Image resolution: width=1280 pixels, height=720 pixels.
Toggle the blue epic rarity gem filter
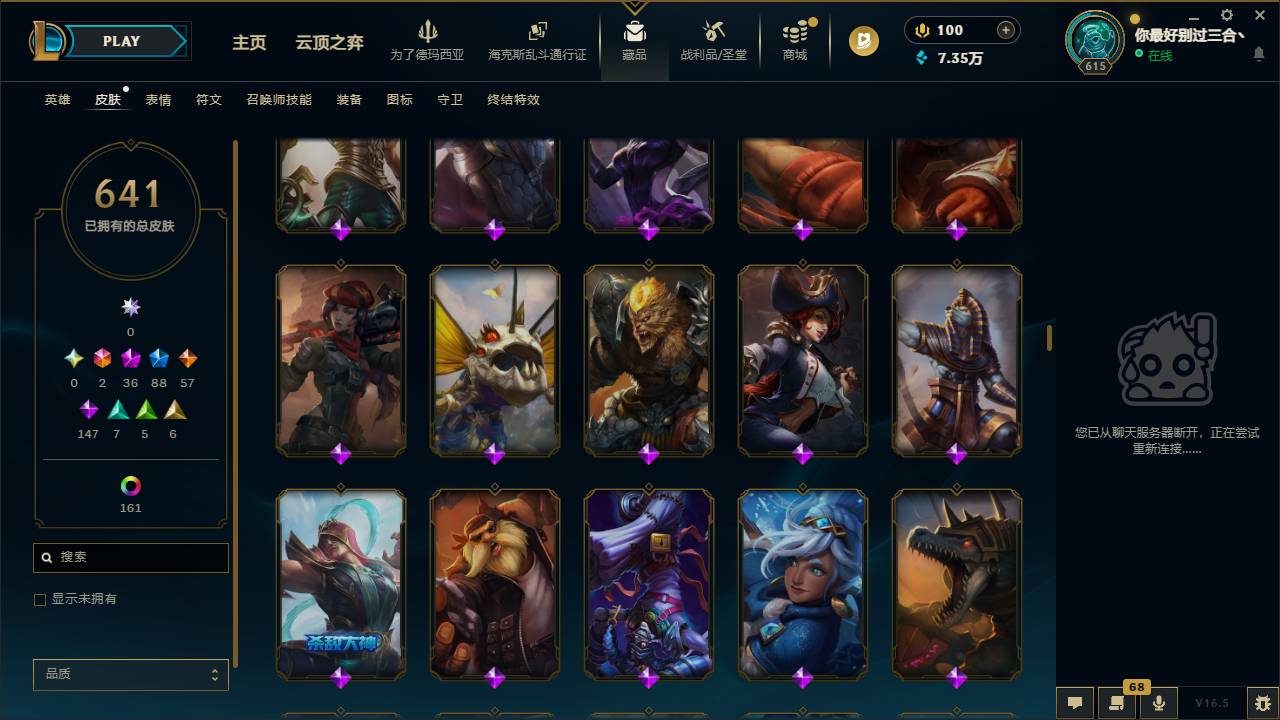[157, 357]
